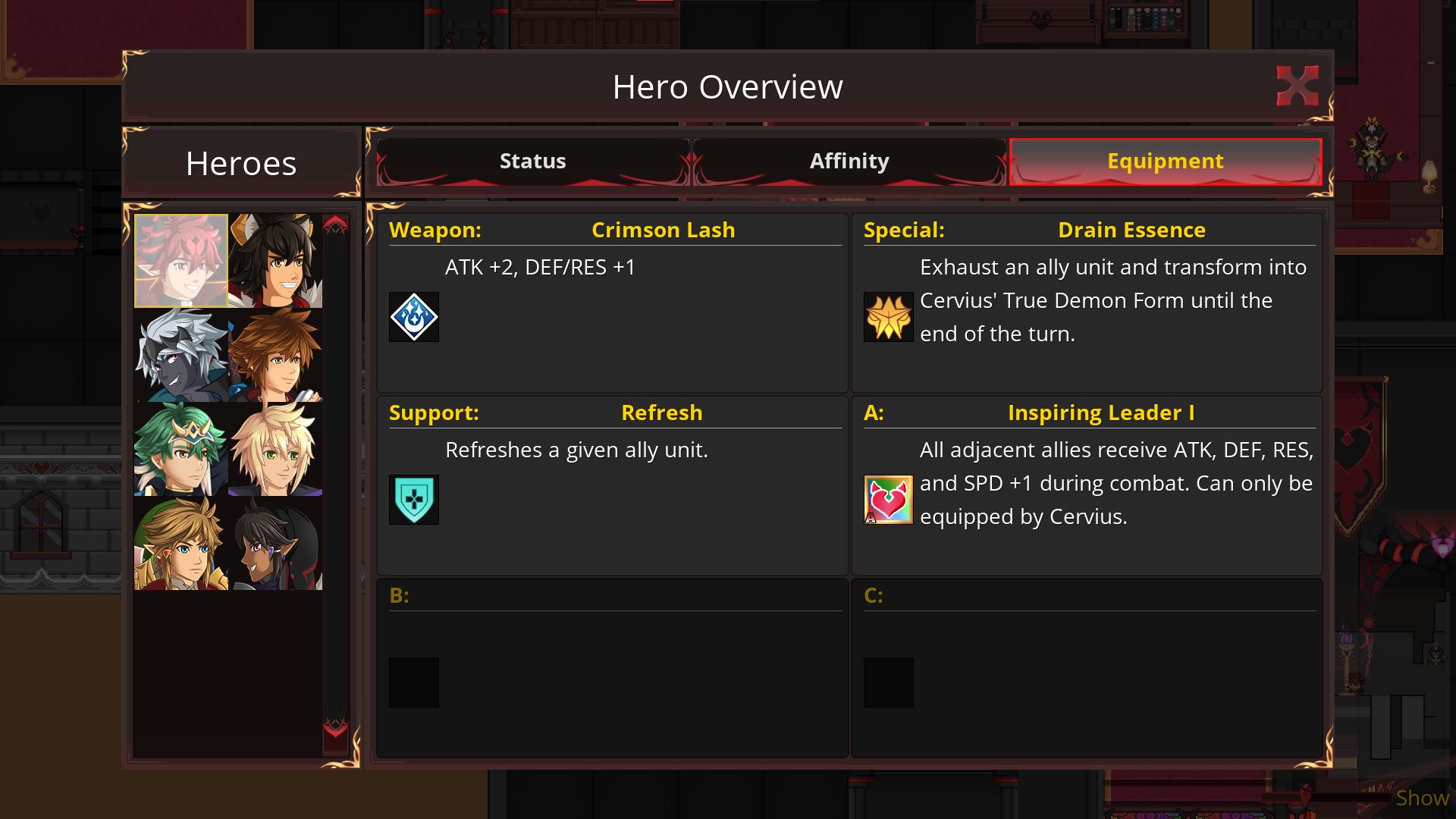
Task: Switch to the Status tab
Action: click(532, 162)
